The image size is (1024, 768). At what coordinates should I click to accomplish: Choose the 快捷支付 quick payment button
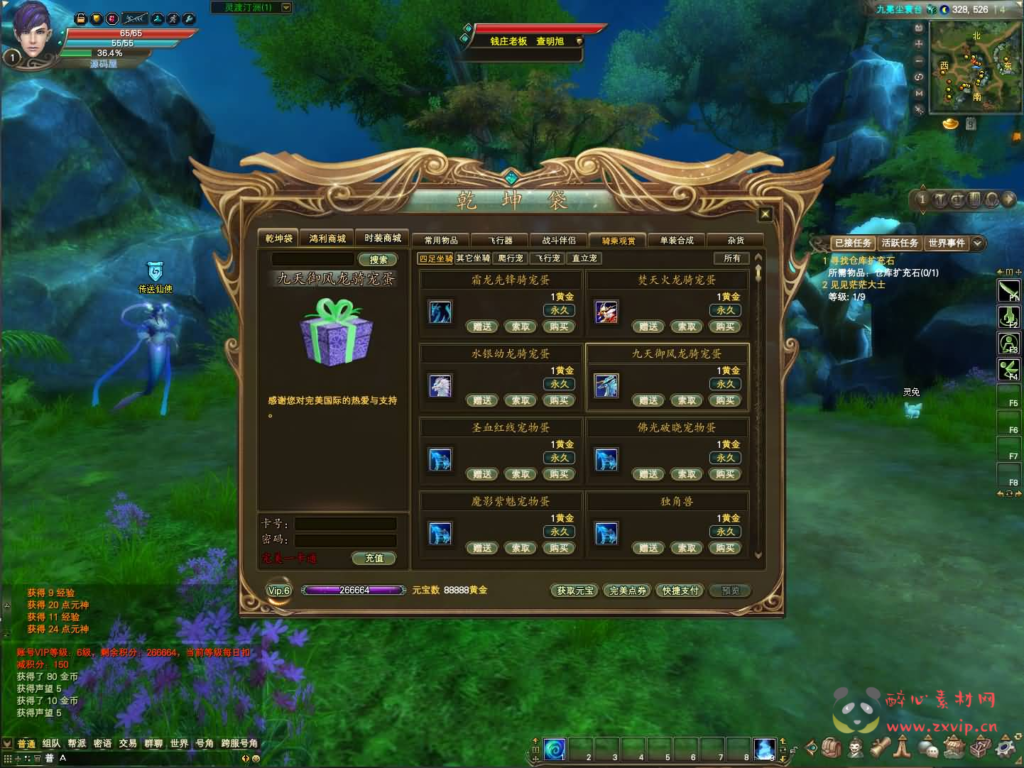coord(680,591)
